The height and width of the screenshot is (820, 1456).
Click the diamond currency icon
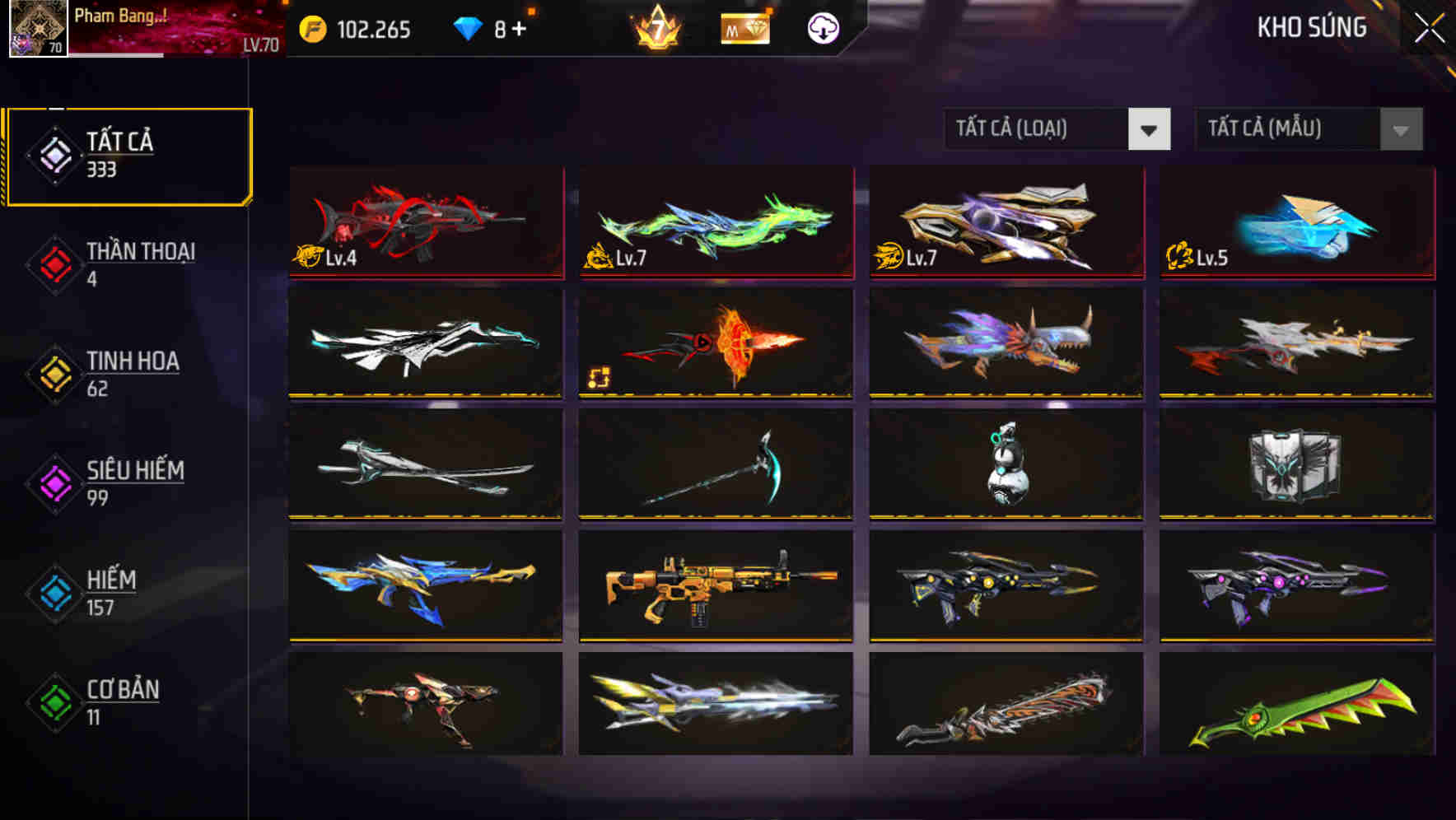pyautogui.click(x=467, y=28)
